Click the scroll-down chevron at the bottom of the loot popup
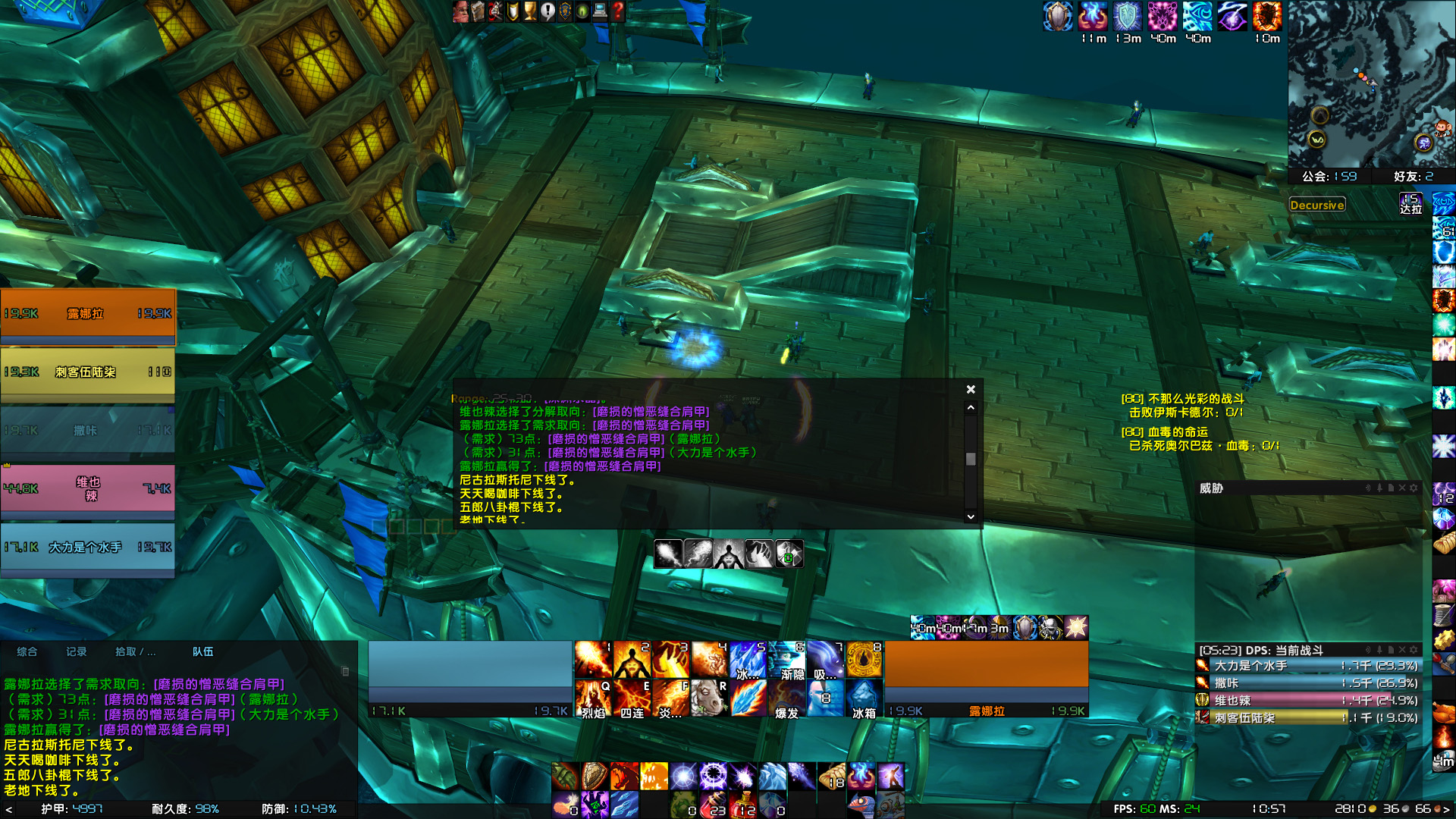Screen dimensions: 1456x819 [971, 516]
